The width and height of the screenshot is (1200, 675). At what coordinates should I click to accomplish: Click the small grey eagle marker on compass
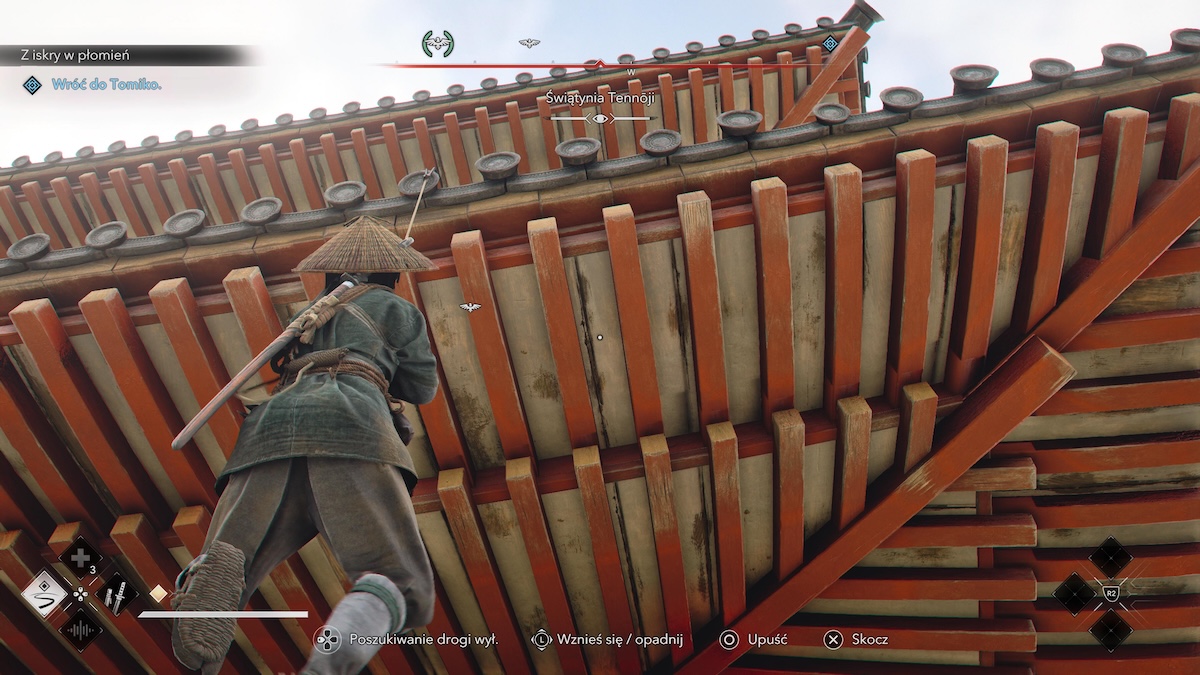[529, 43]
